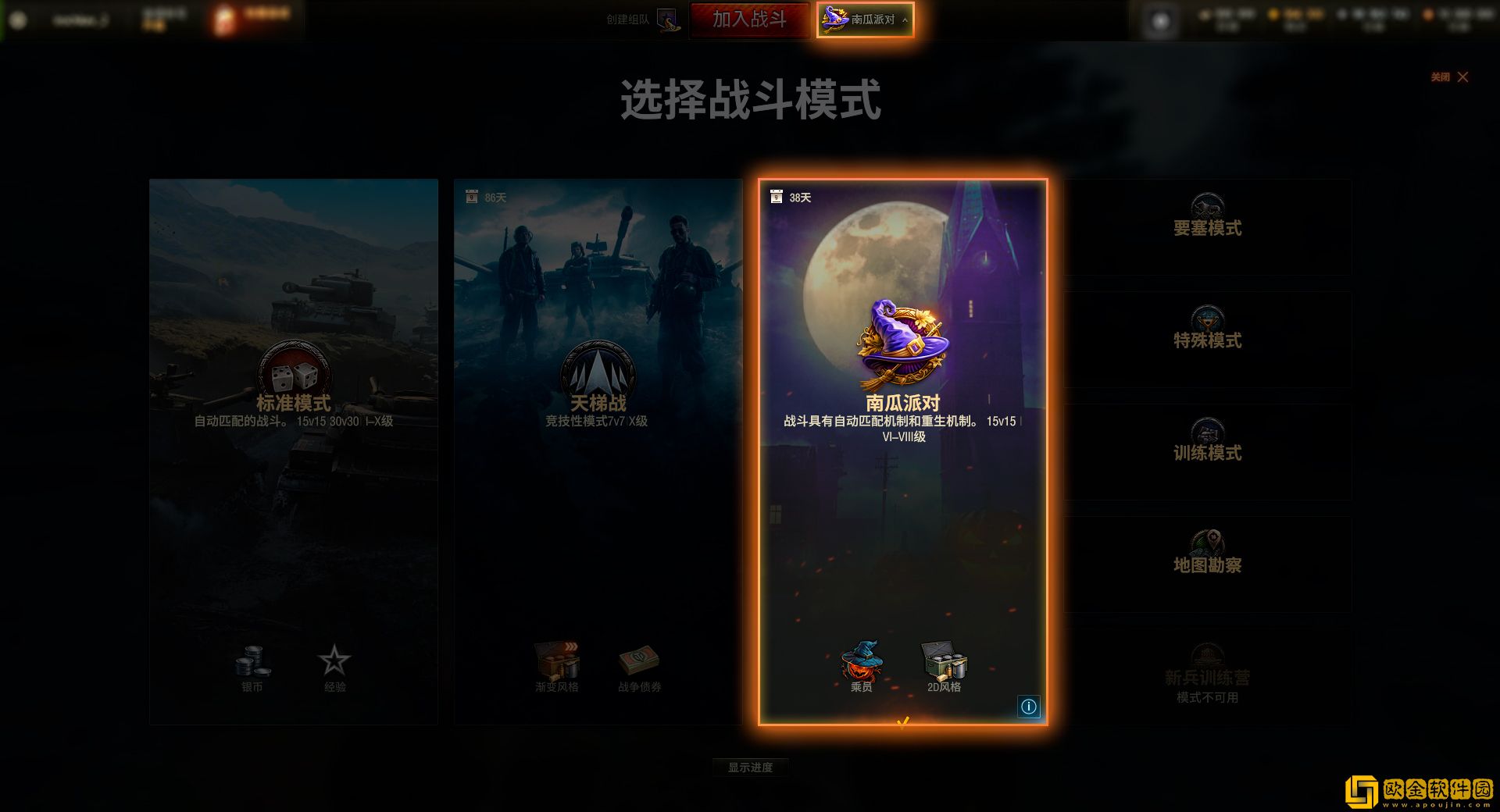
Task: Click the 经验 star icon under 标准模式
Action: (334, 662)
